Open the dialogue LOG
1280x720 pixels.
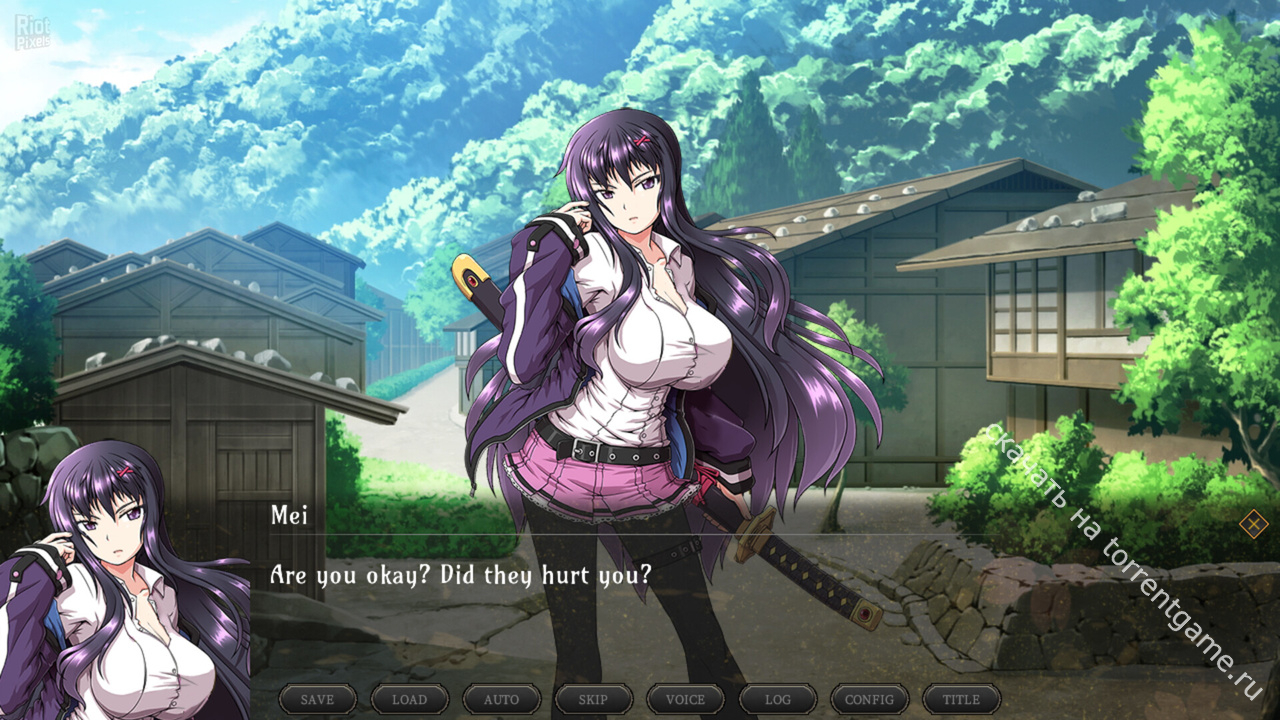(777, 699)
